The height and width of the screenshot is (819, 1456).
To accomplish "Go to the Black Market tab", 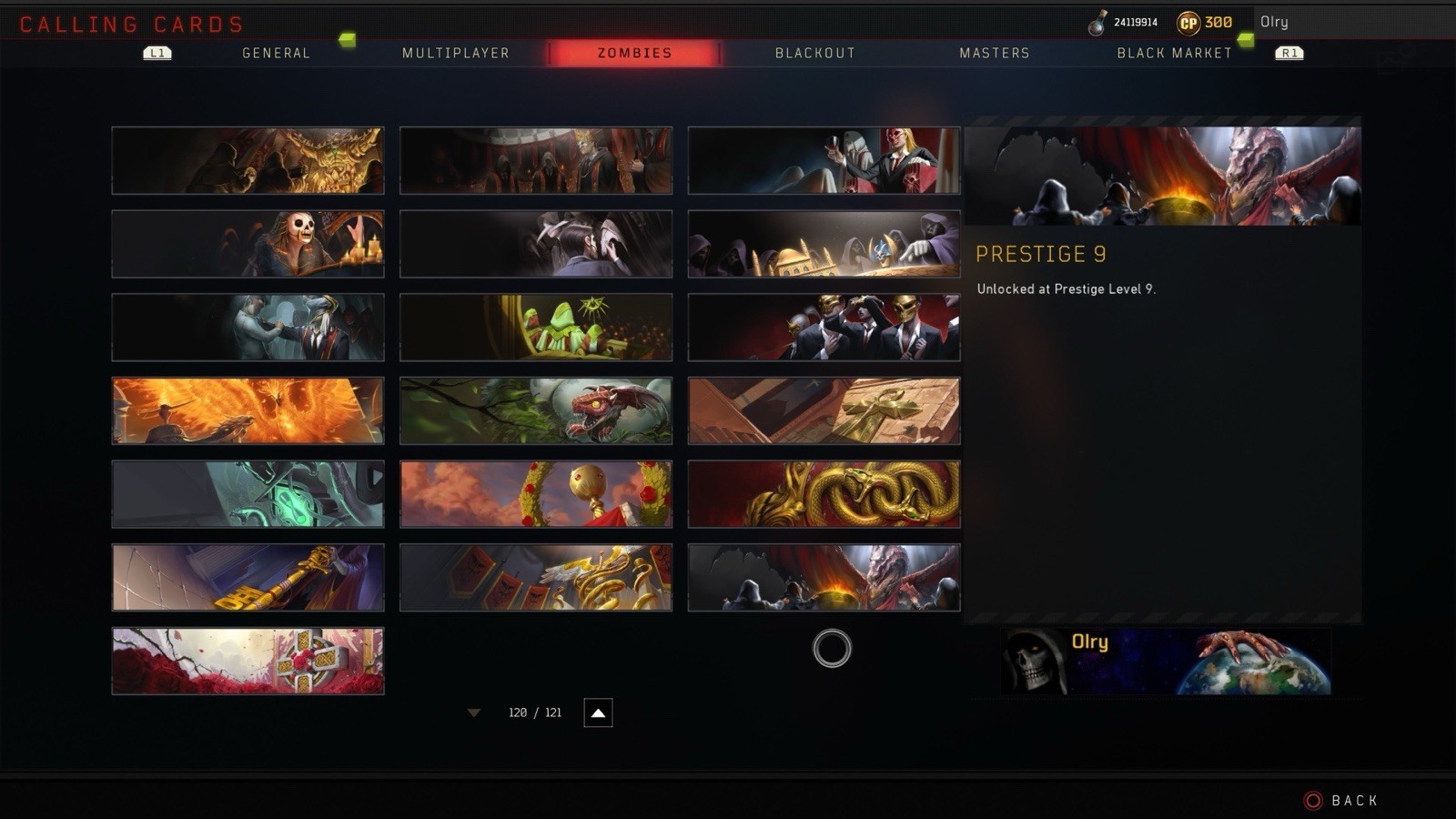I will 1174,53.
